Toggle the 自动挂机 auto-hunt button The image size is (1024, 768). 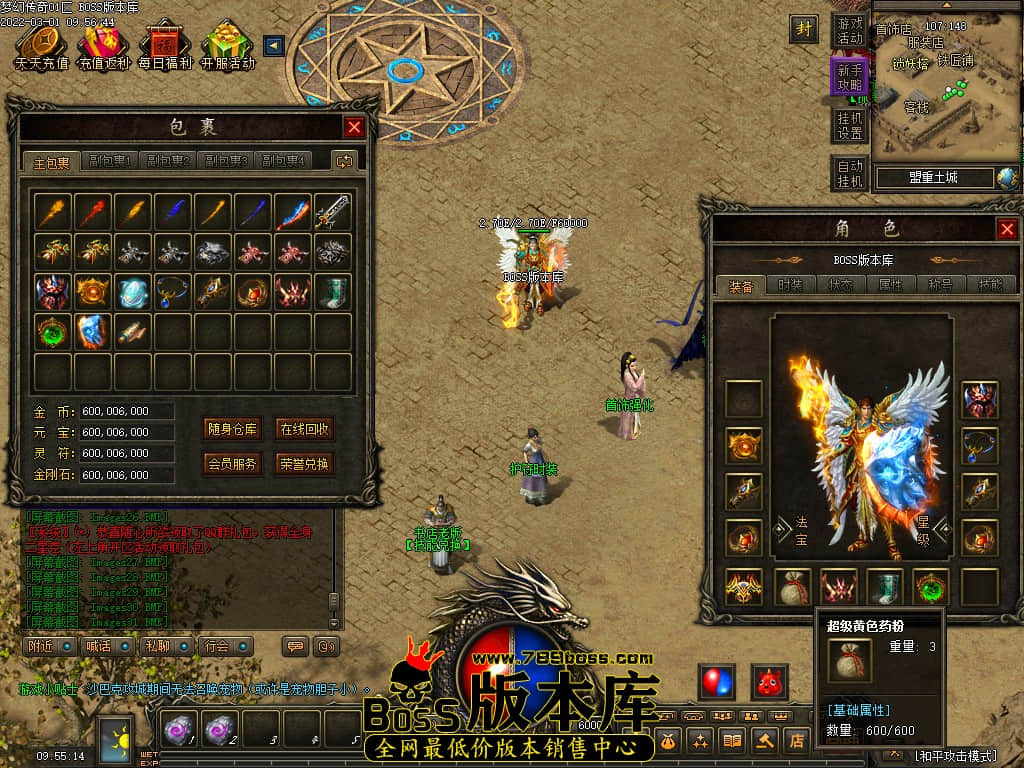(x=850, y=173)
